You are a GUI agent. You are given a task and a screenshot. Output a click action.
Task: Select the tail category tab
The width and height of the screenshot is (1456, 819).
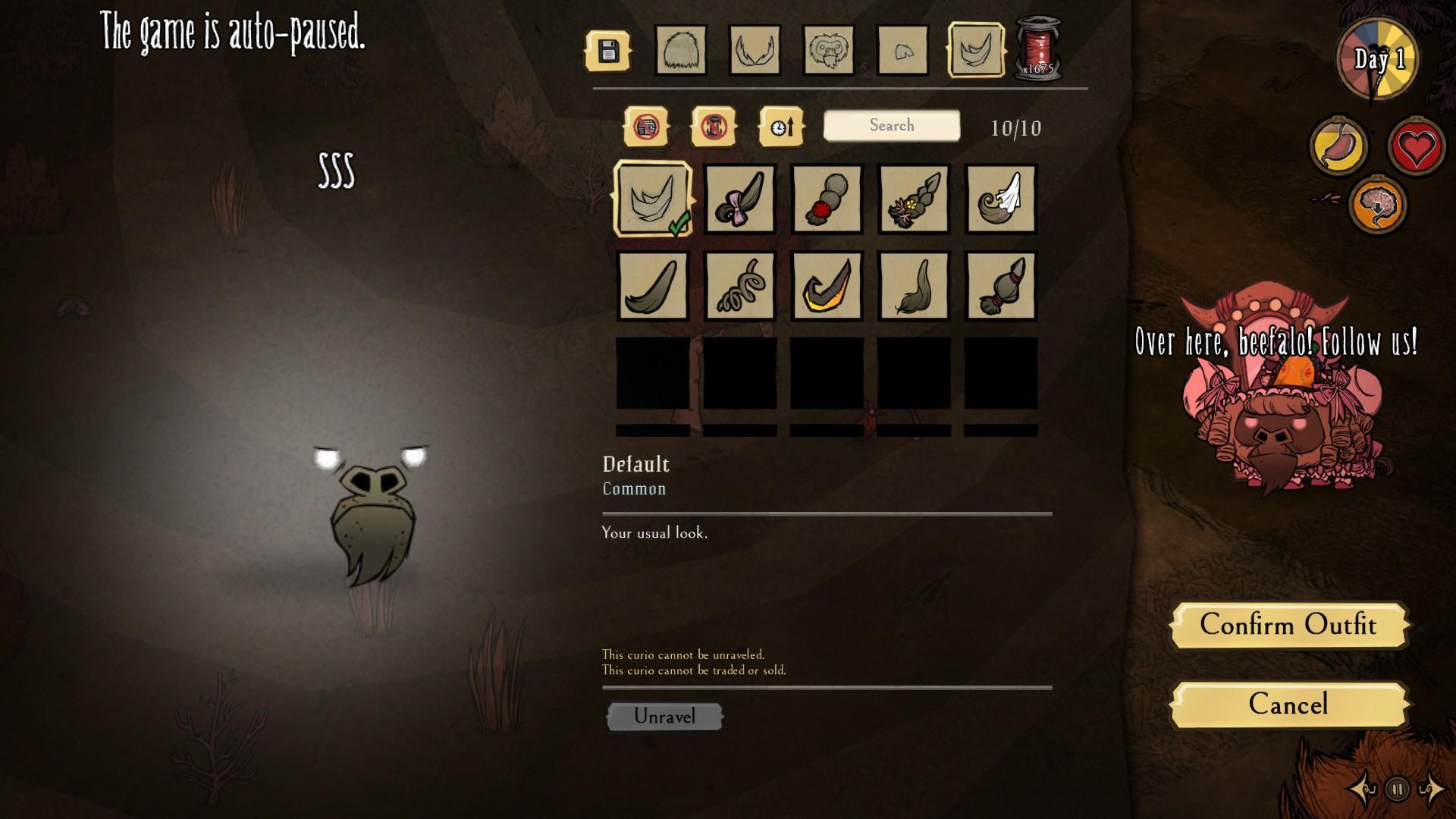click(976, 52)
